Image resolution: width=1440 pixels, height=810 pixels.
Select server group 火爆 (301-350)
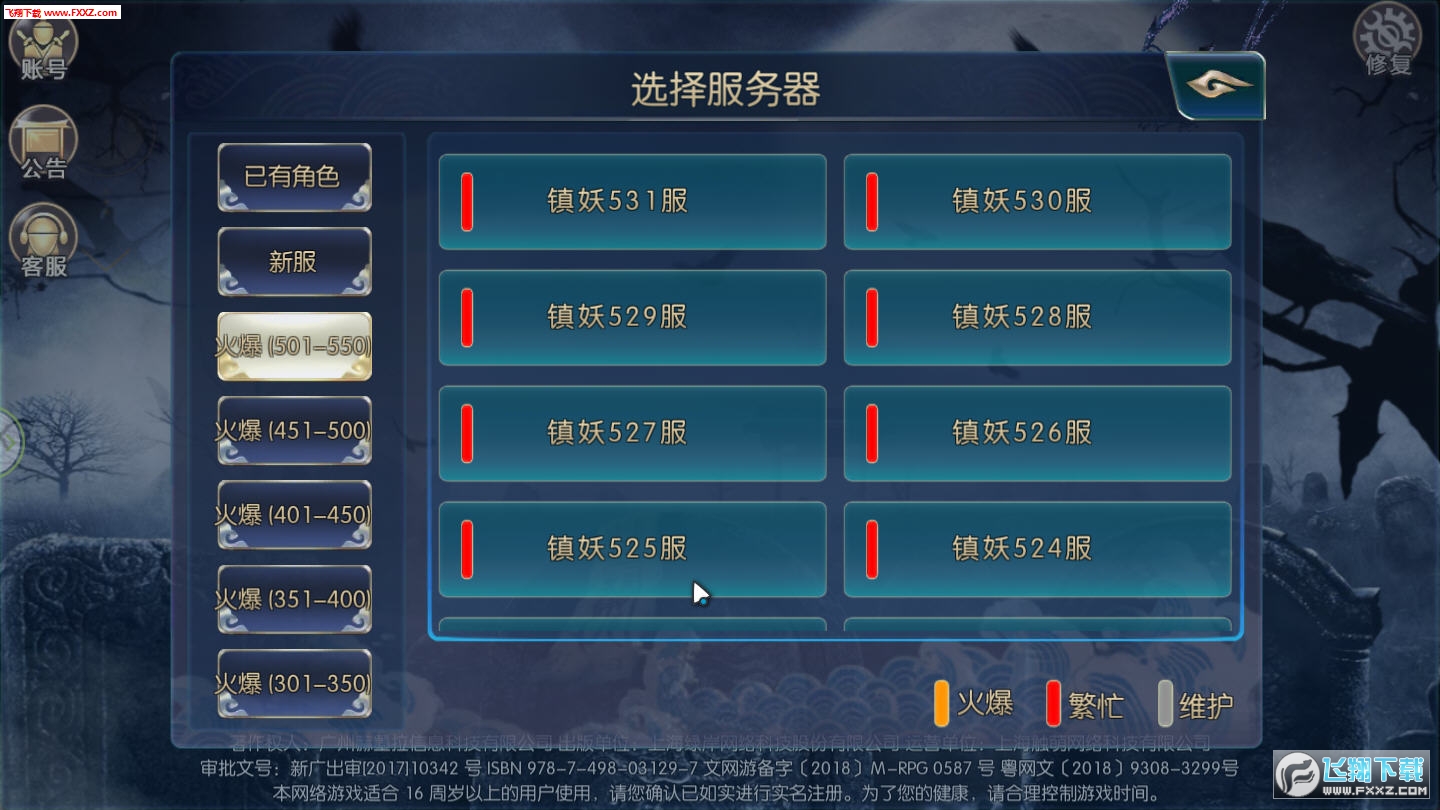[x=294, y=681]
